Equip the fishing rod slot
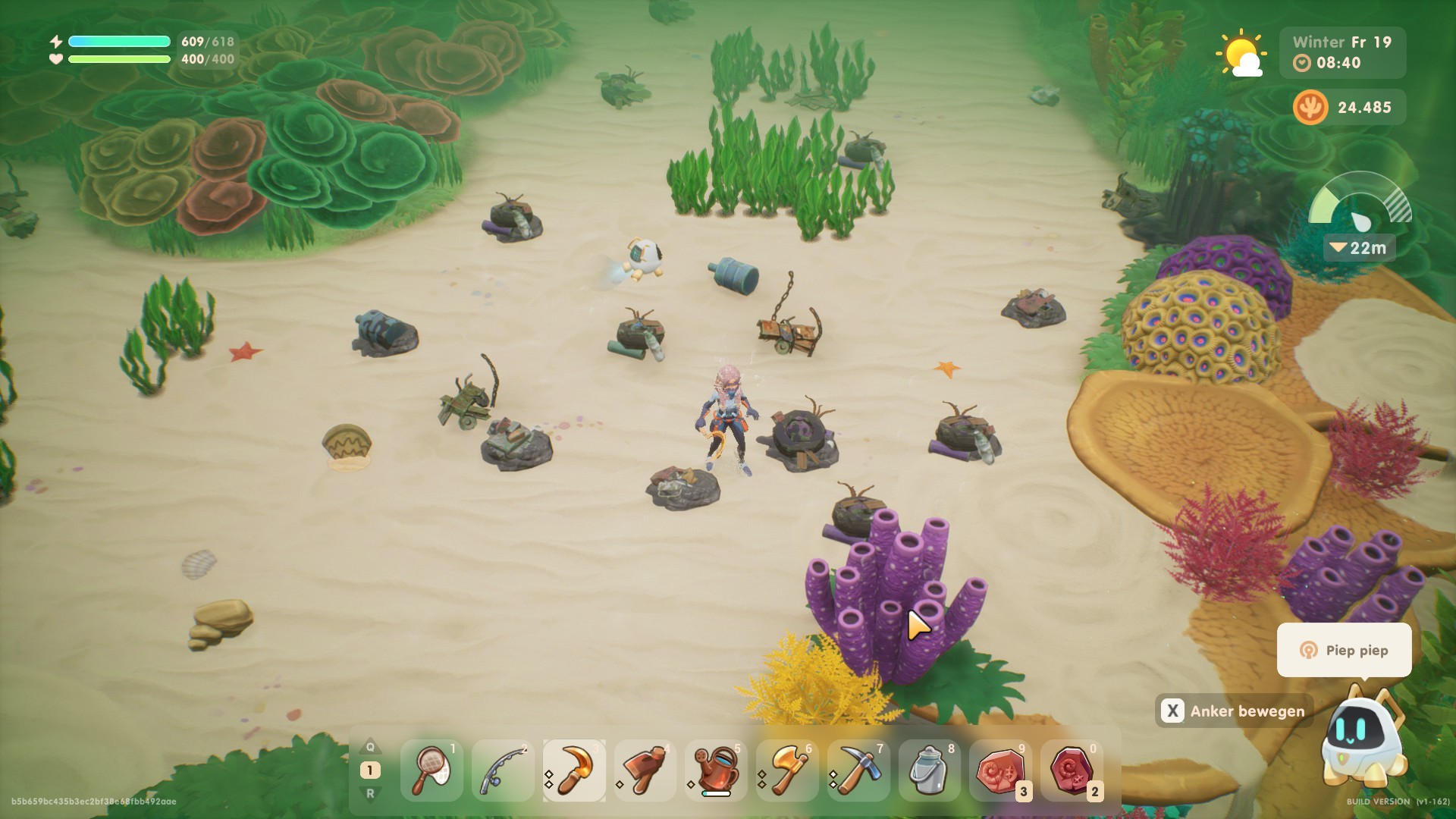The width and height of the screenshot is (1456, 819). tap(503, 770)
